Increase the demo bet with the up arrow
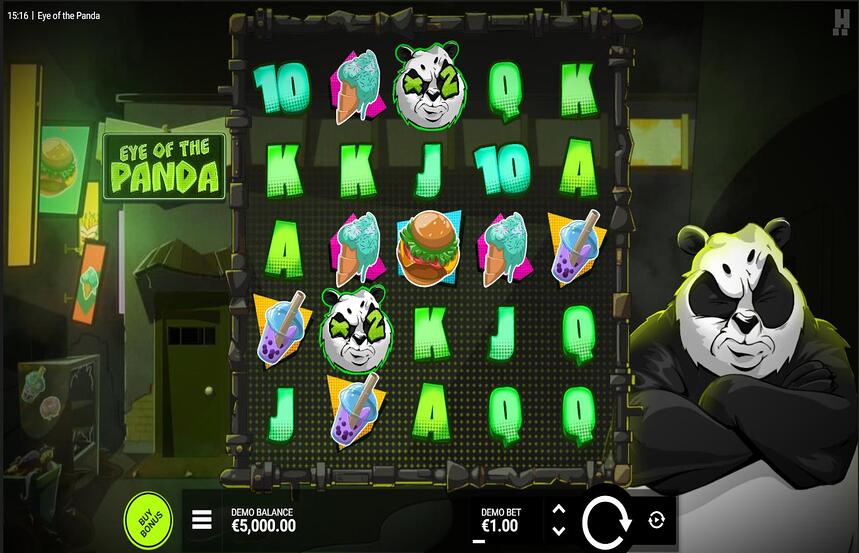This screenshot has height=553, width=859. (559, 510)
